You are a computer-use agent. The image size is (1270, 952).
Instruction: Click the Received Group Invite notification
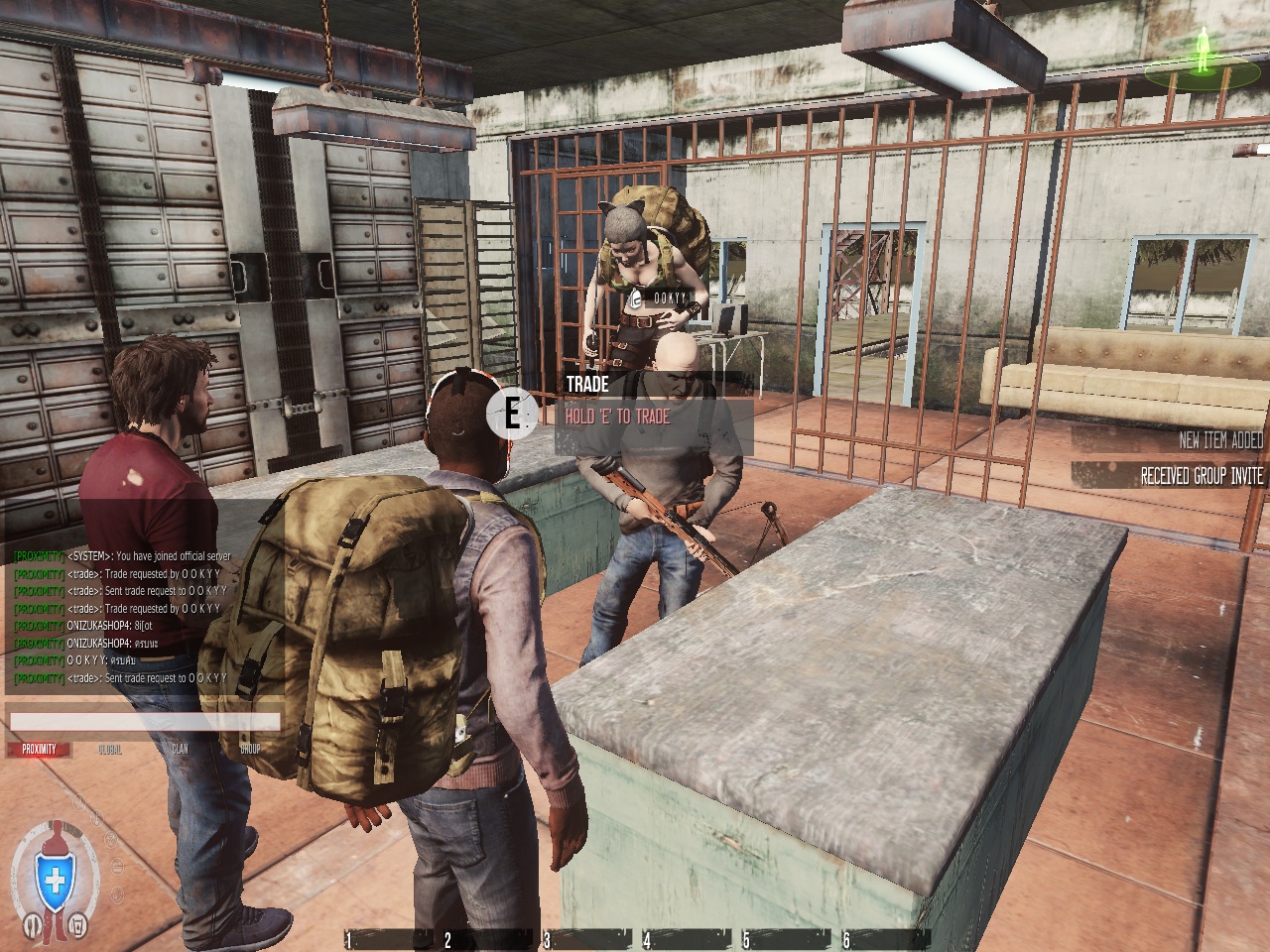1202,477
